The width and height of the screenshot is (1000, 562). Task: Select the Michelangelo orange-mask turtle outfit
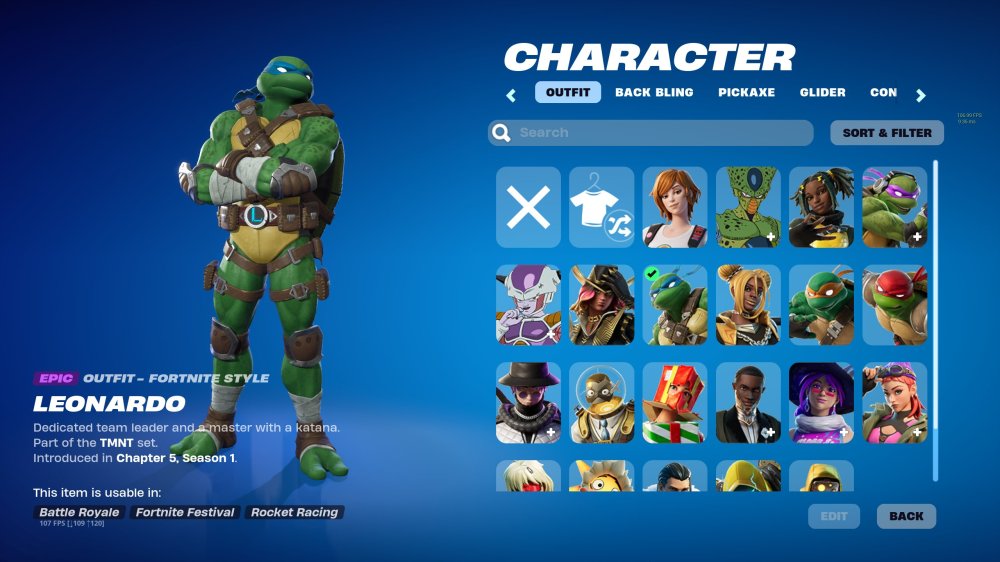[821, 305]
